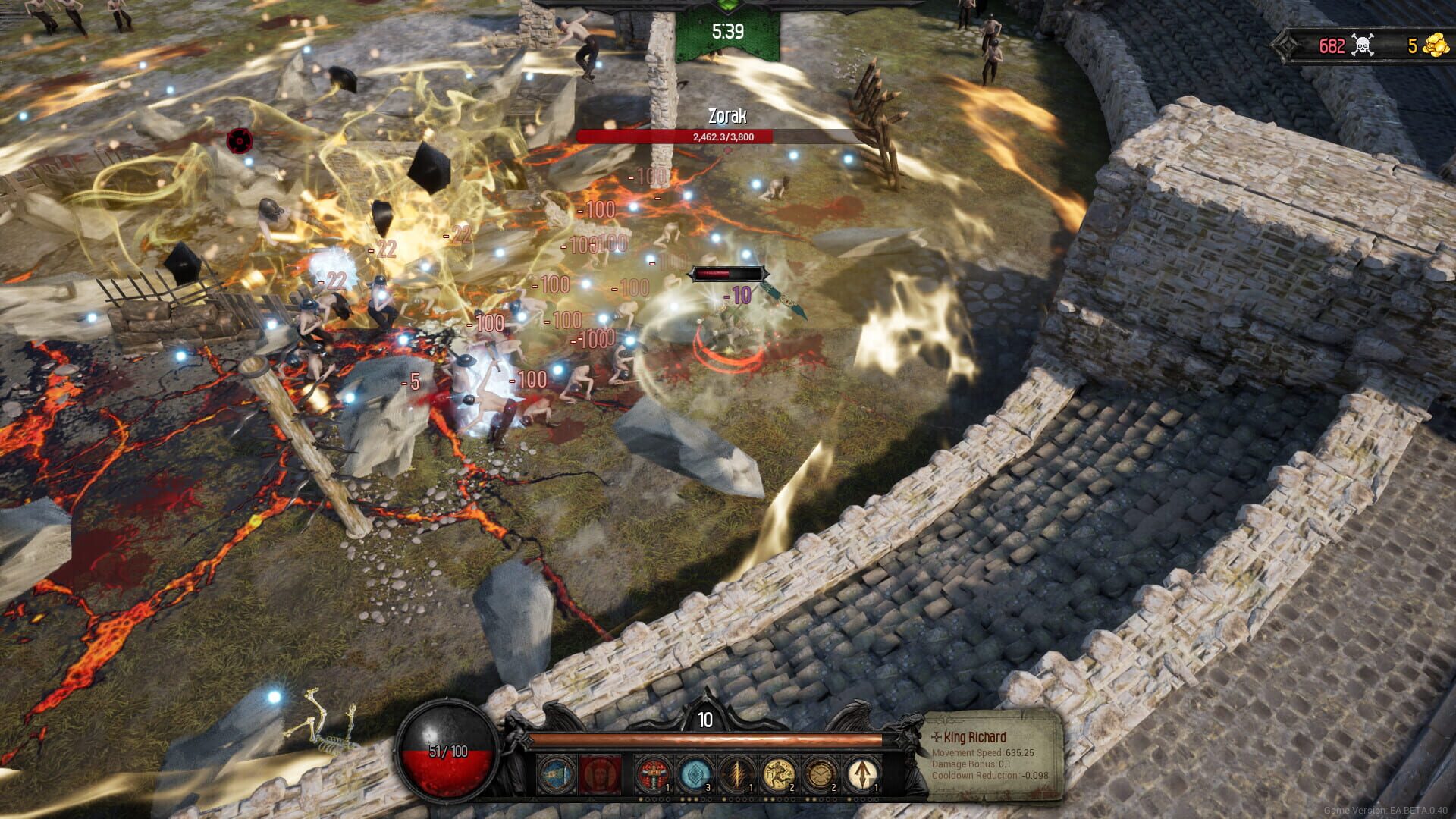Click the Zorak name label

click(x=726, y=117)
